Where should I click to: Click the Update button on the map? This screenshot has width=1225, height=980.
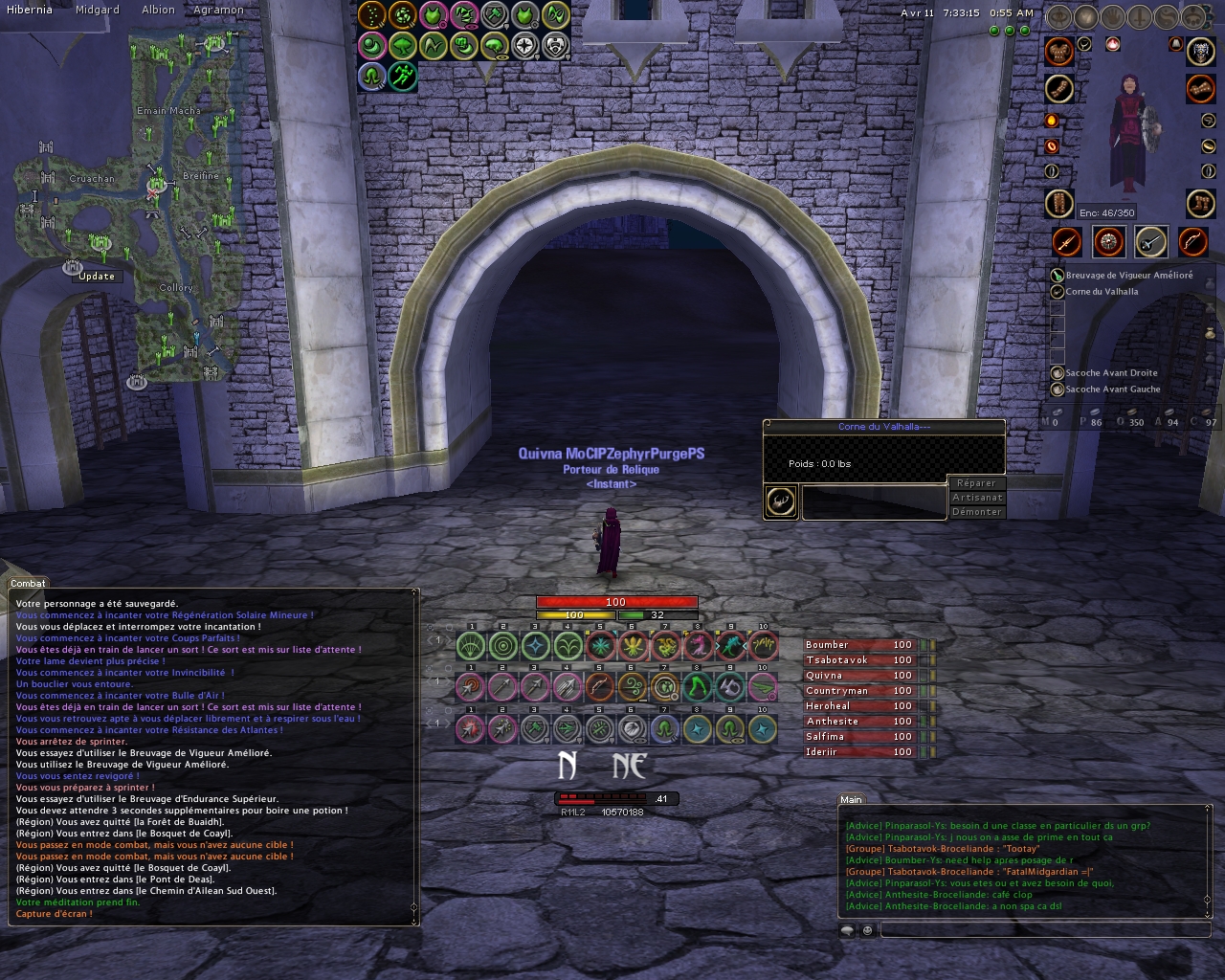pos(97,277)
